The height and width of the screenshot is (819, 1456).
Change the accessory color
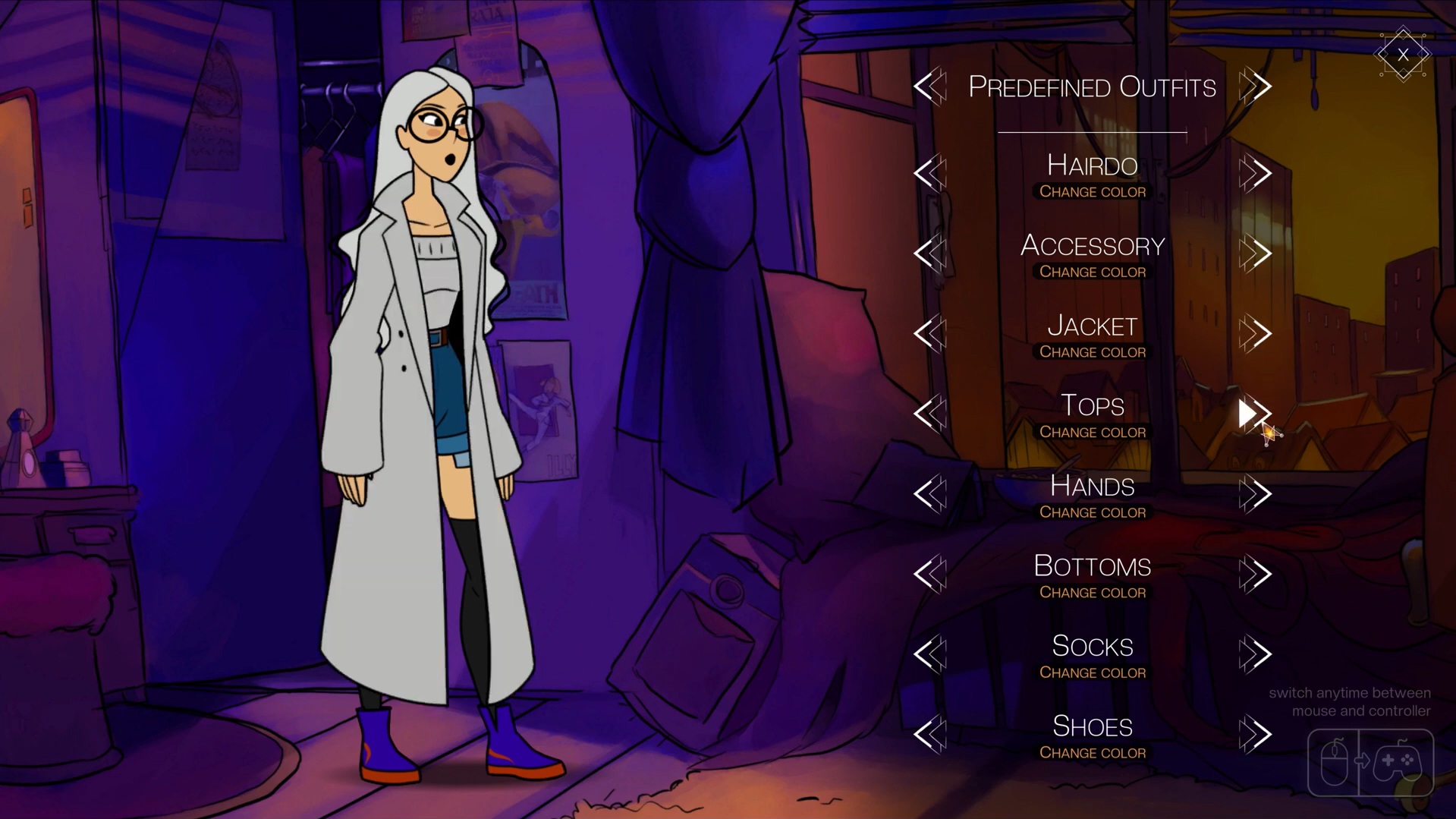pyautogui.click(x=1092, y=272)
